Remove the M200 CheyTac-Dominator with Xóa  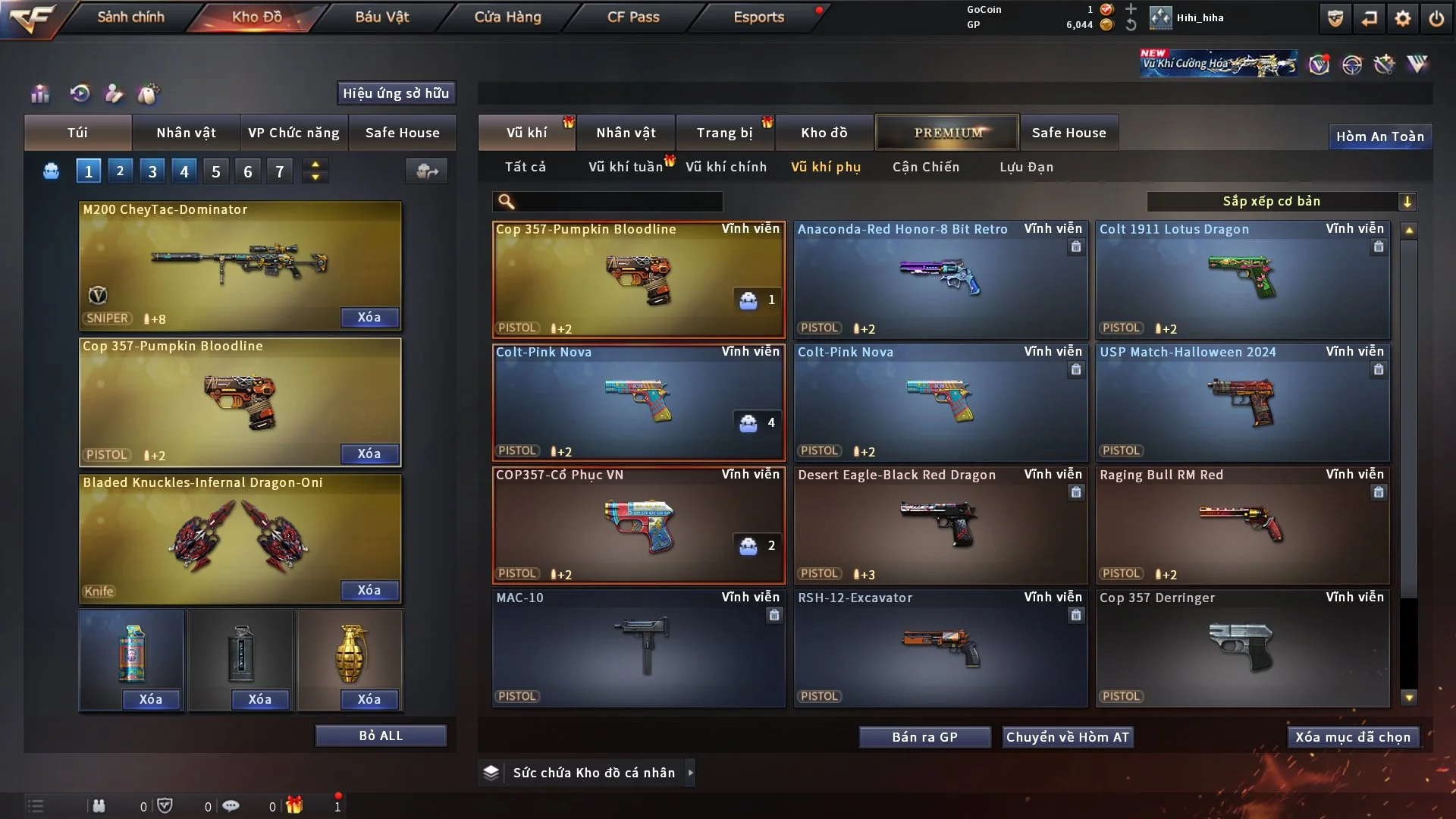coord(369,317)
